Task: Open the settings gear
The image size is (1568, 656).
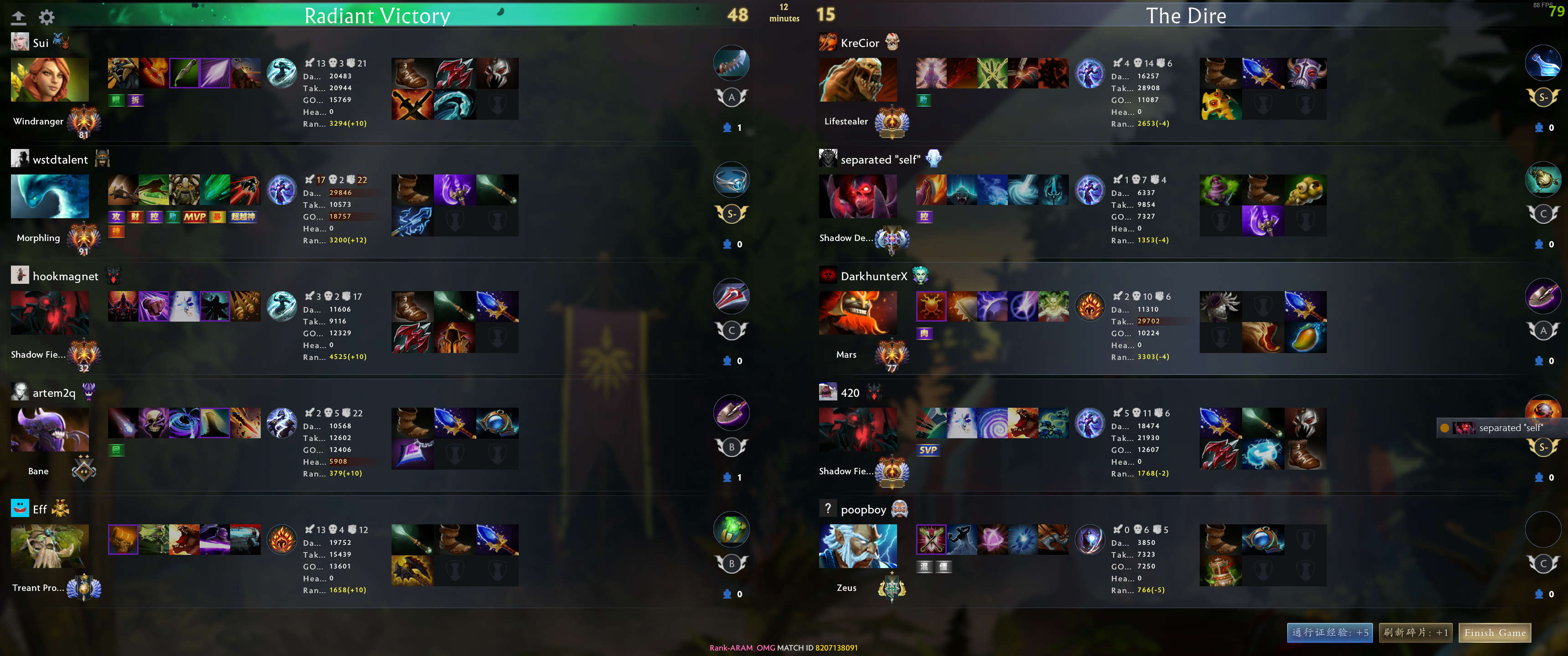Action: click(x=47, y=17)
